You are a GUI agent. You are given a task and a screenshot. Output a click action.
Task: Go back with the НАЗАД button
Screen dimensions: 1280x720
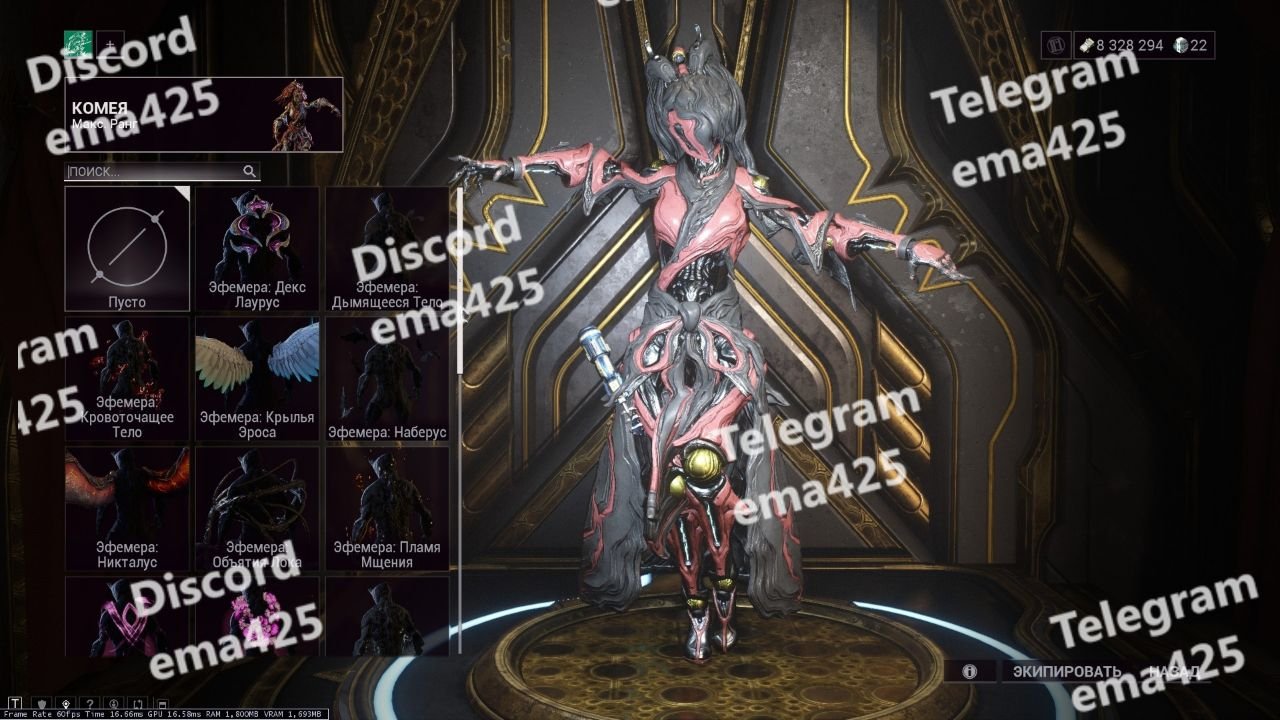[x=1174, y=671]
